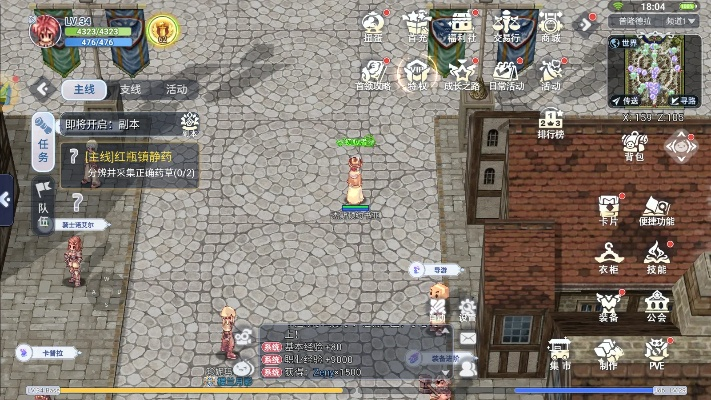Open the 集市 market stall
711x400 pixels.
pos(560,354)
